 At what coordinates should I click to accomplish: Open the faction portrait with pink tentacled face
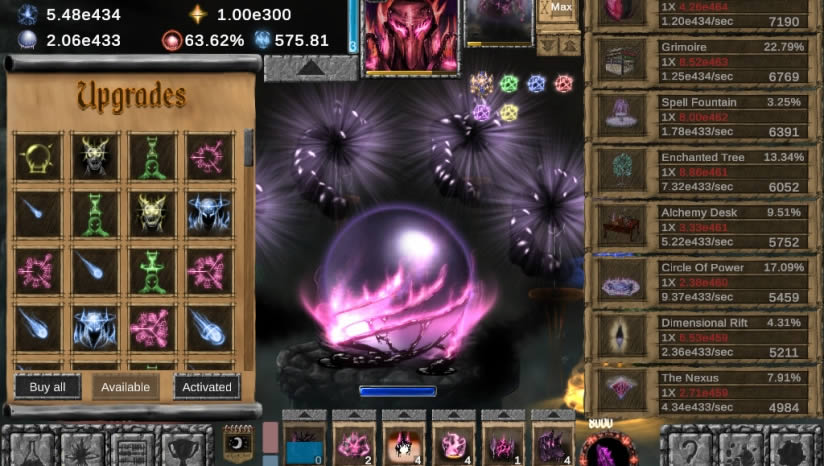(411, 36)
